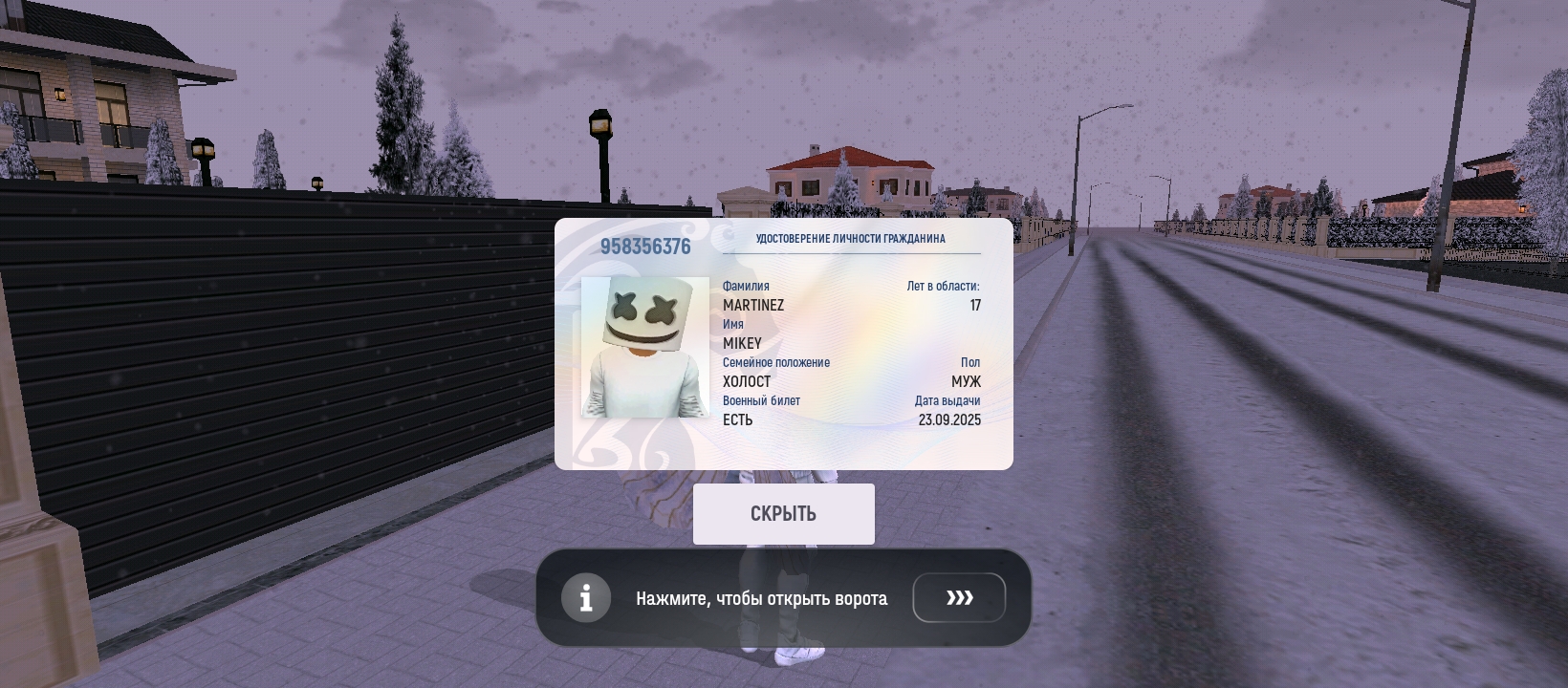1568x688 pixels.
Task: Click the МУЖ gender value on the card
Action: (x=967, y=380)
